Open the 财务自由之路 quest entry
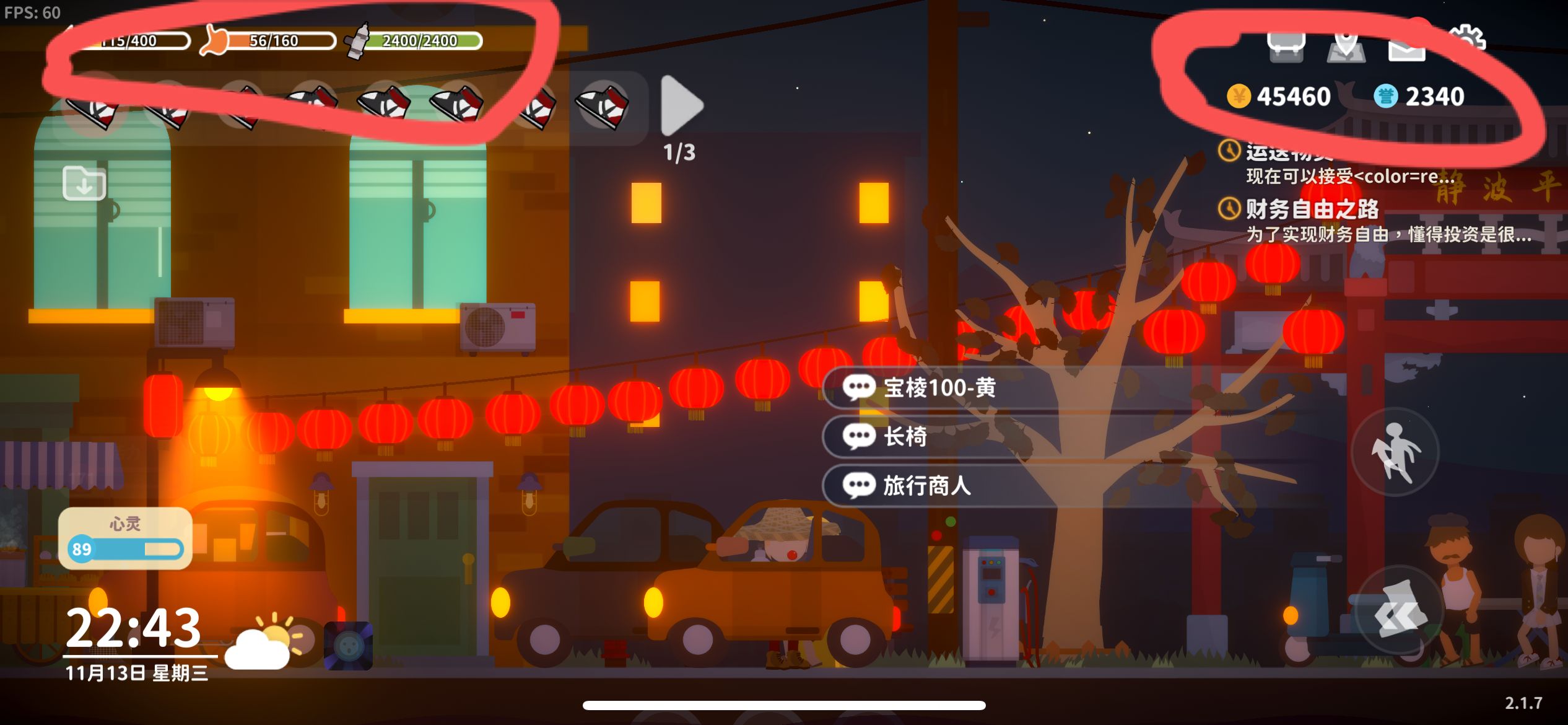 point(1313,209)
